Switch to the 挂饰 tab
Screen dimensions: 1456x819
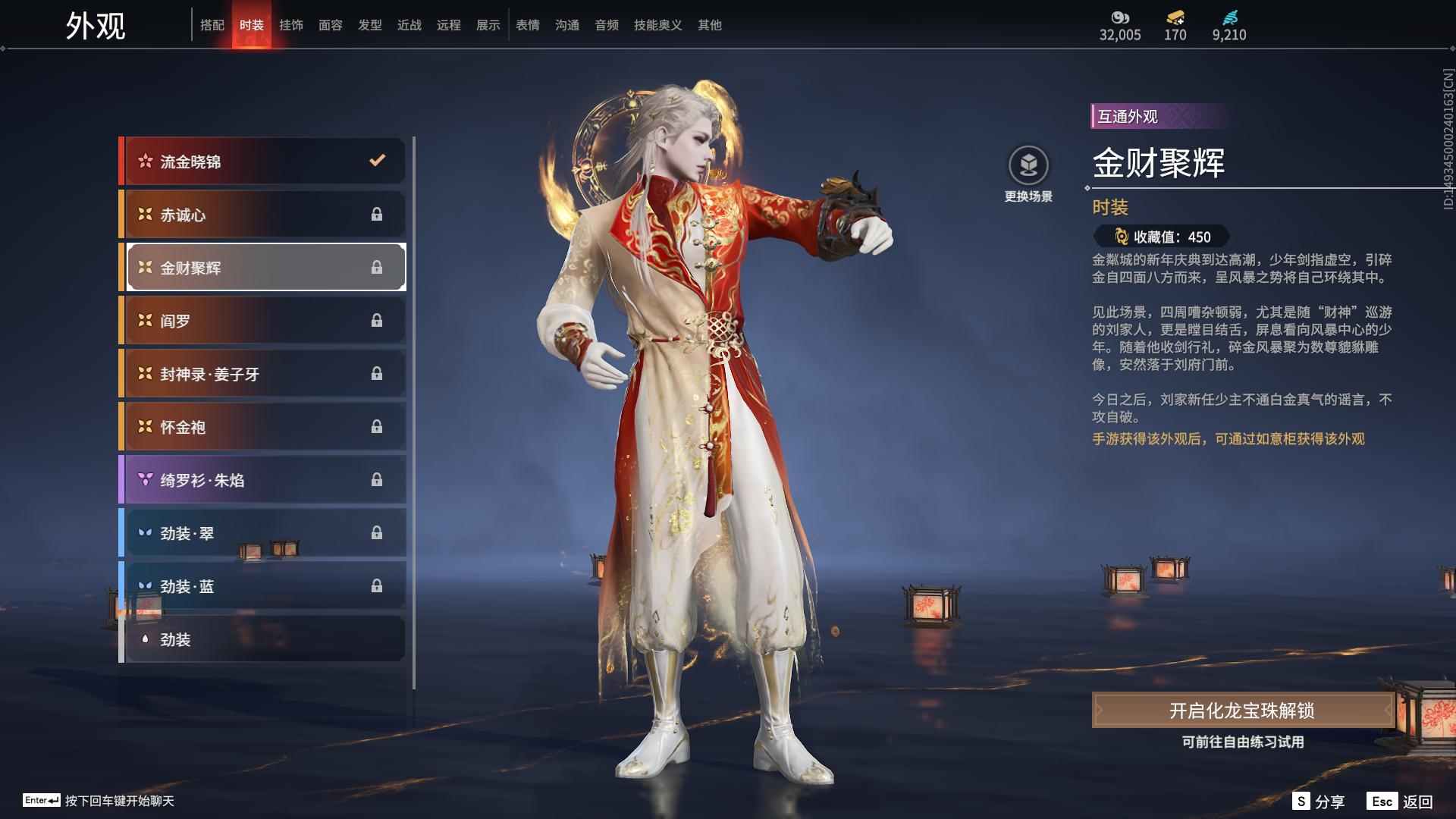(292, 24)
